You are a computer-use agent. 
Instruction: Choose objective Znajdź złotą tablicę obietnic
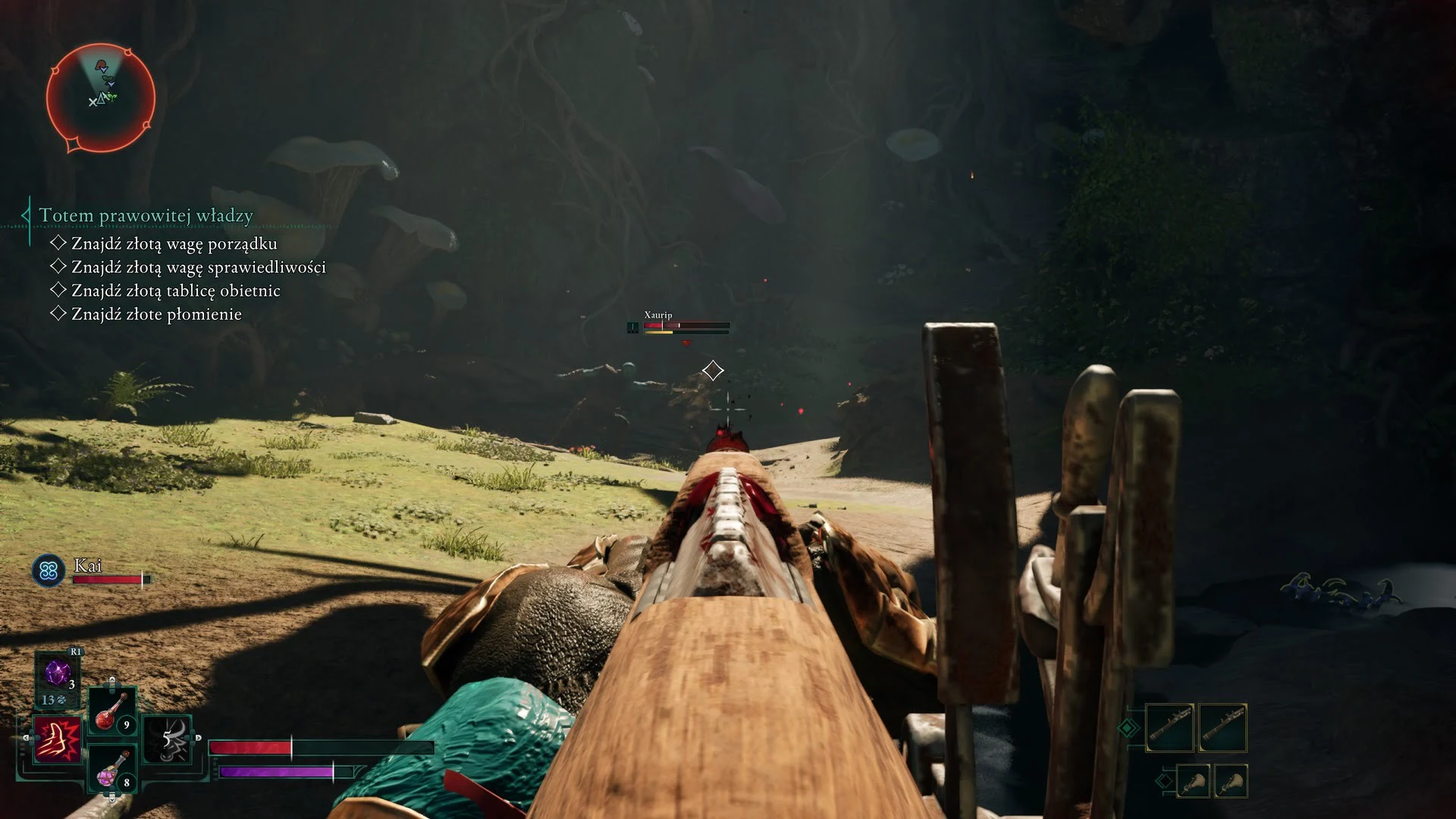pos(175,290)
